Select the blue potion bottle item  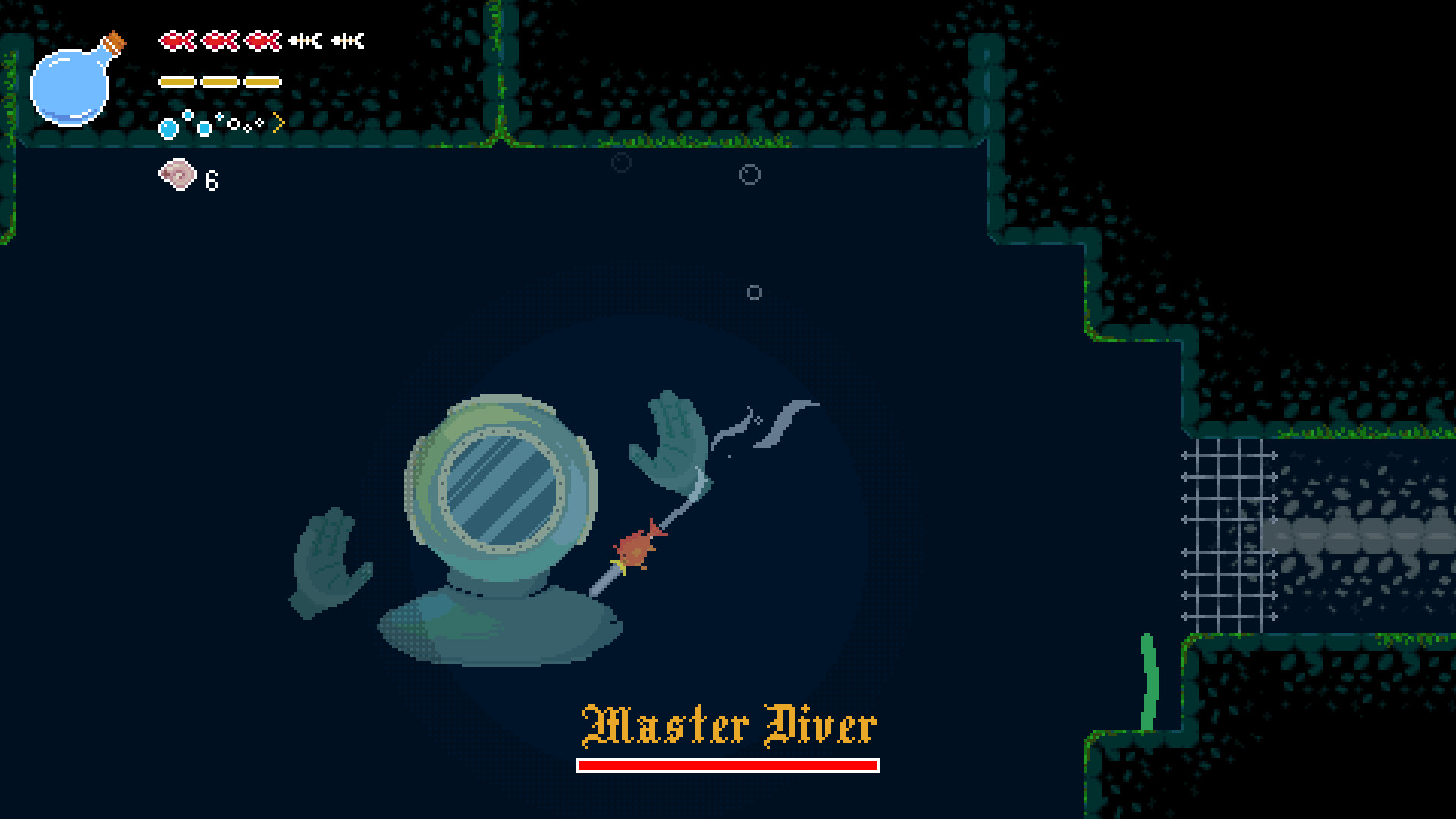74,83
